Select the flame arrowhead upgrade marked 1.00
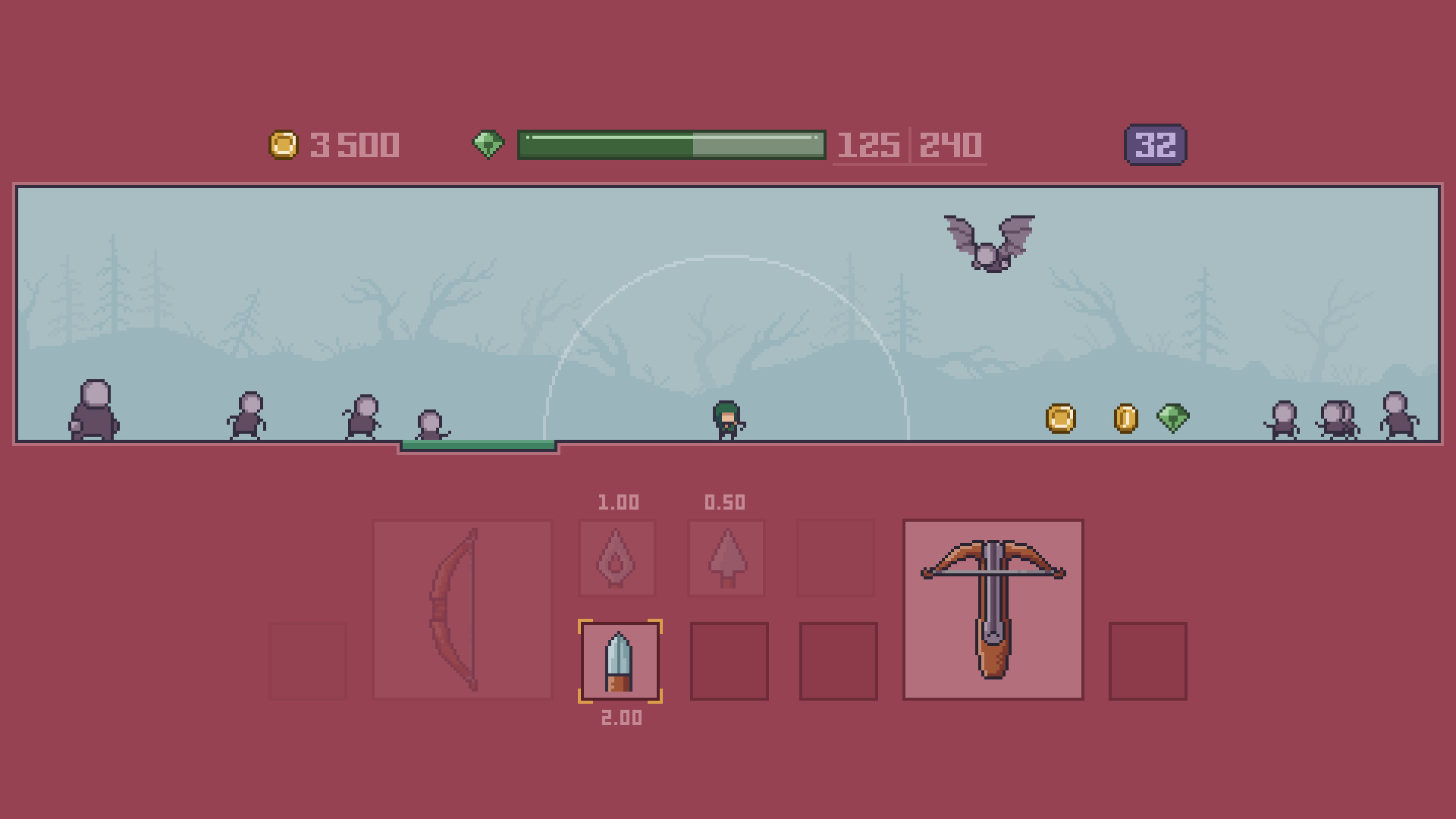The image size is (1456, 819). [x=617, y=559]
